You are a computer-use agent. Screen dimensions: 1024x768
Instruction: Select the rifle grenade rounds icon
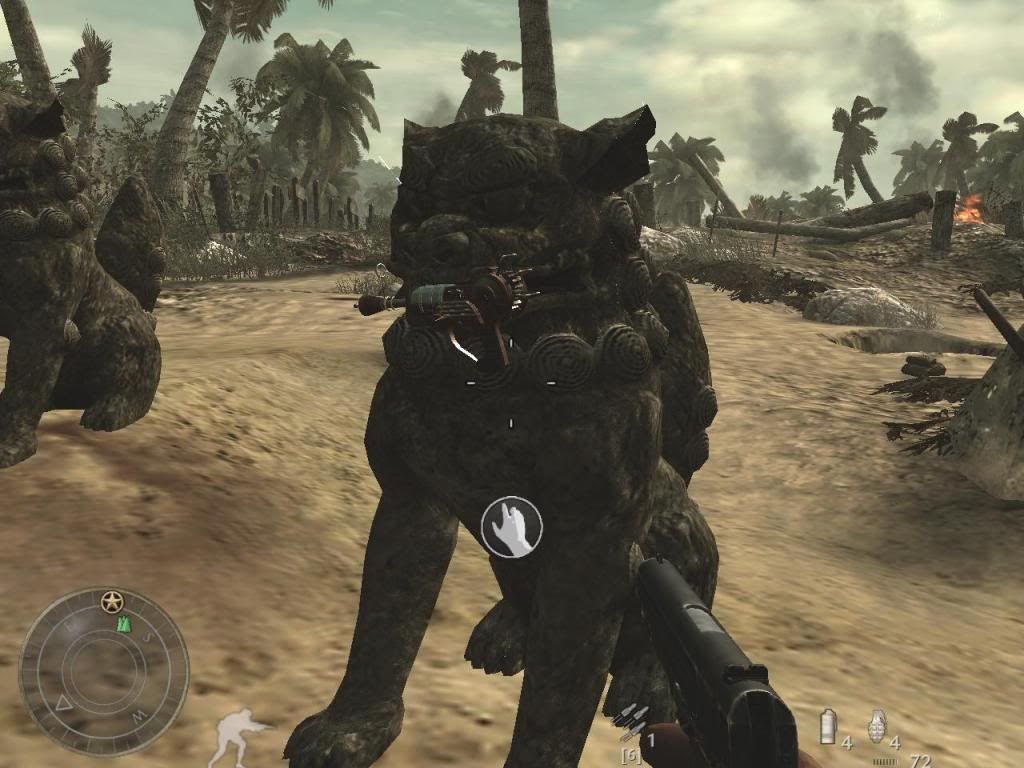tap(634, 719)
